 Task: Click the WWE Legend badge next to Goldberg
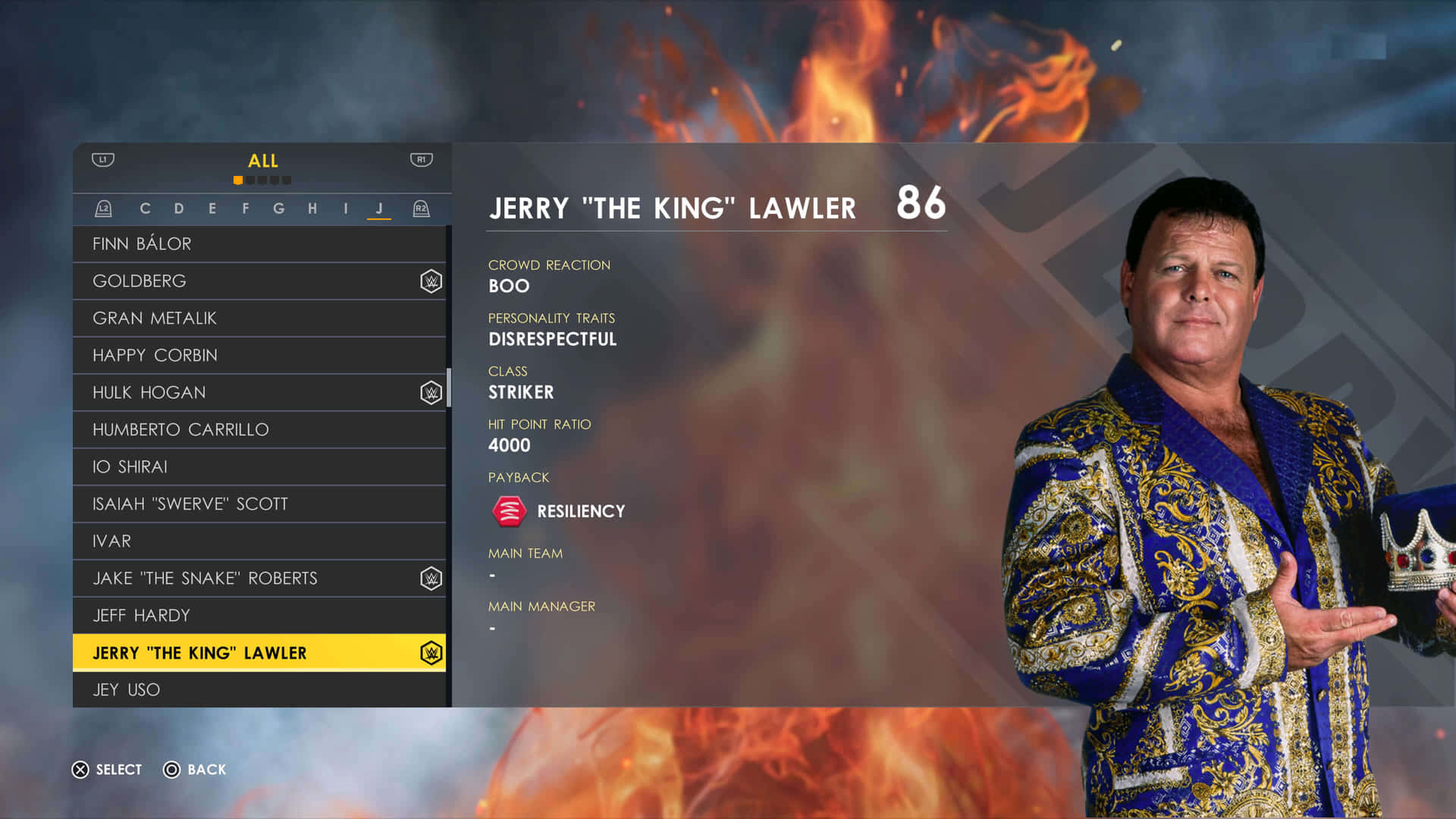(430, 281)
